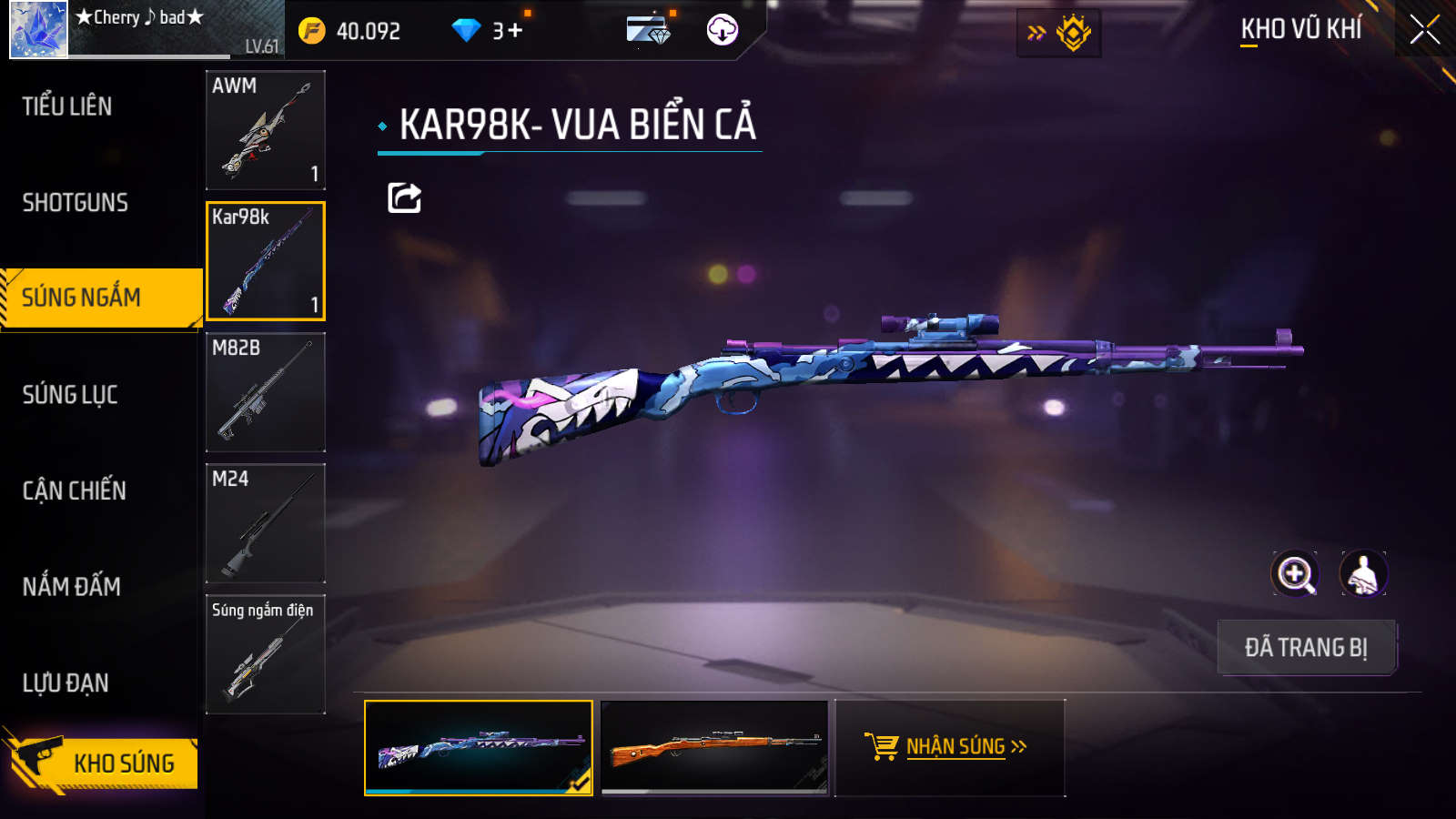This screenshot has width=1456, height=819.
Task: Select the M82B sniper slot
Action: point(265,392)
